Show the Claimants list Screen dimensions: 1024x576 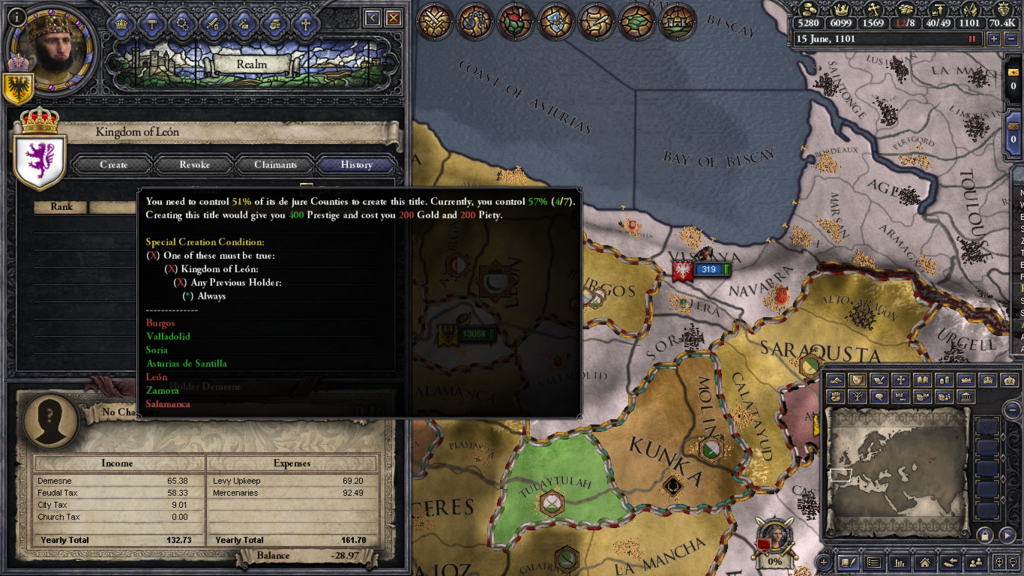coord(275,165)
